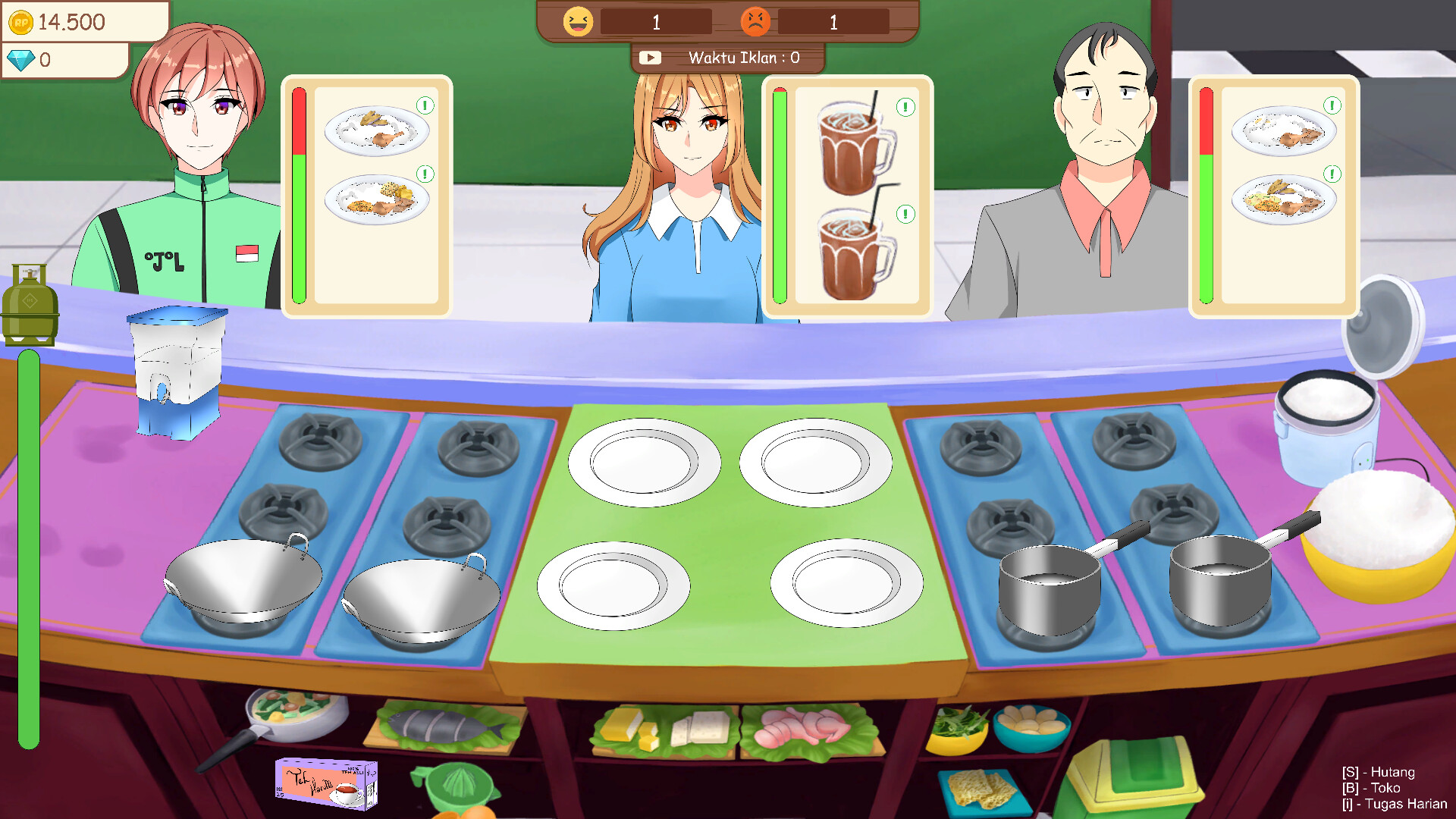The width and height of the screenshot is (1456, 819).
Task: Click the happy face customer counter
Action: (578, 20)
